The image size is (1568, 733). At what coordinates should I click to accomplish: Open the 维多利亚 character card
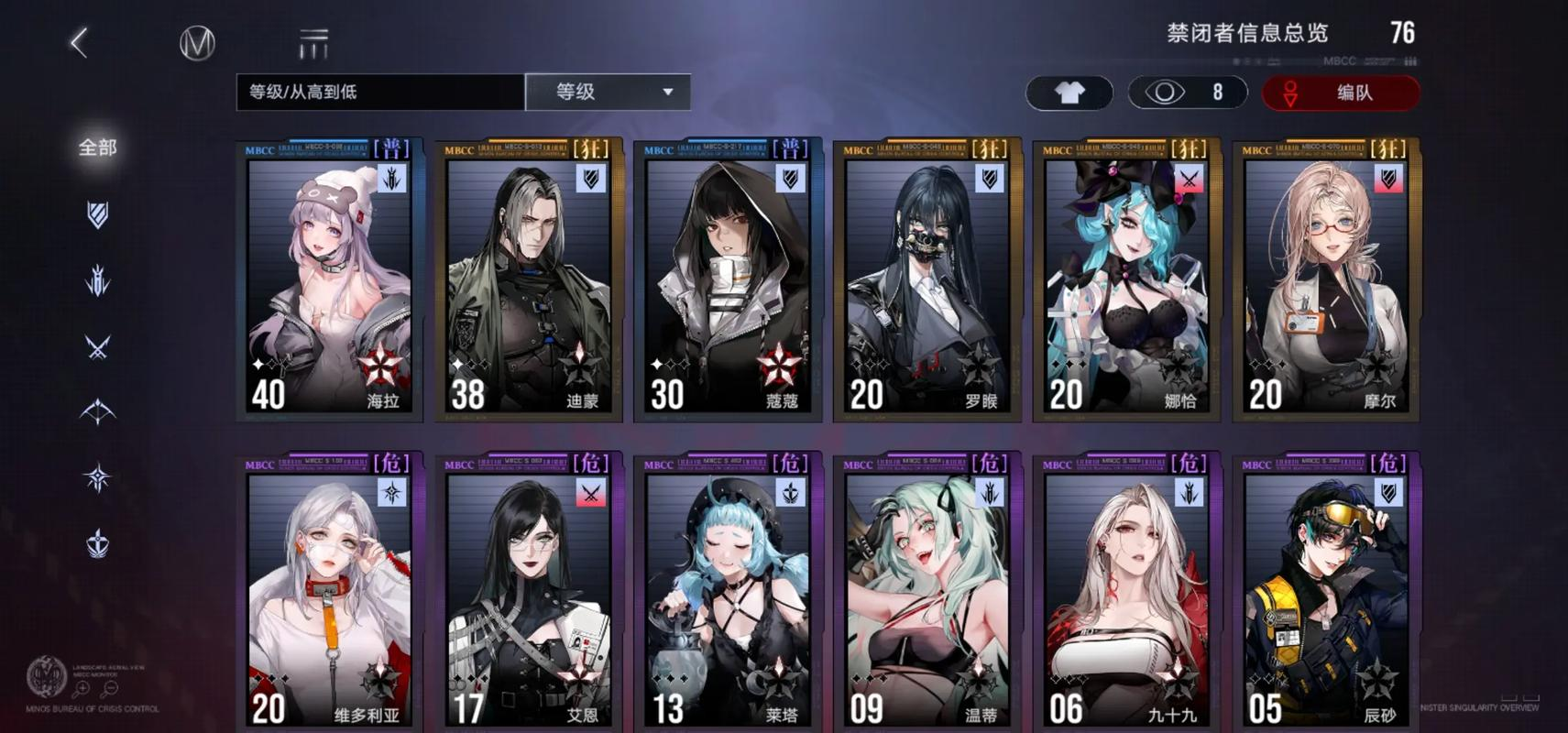(330, 591)
